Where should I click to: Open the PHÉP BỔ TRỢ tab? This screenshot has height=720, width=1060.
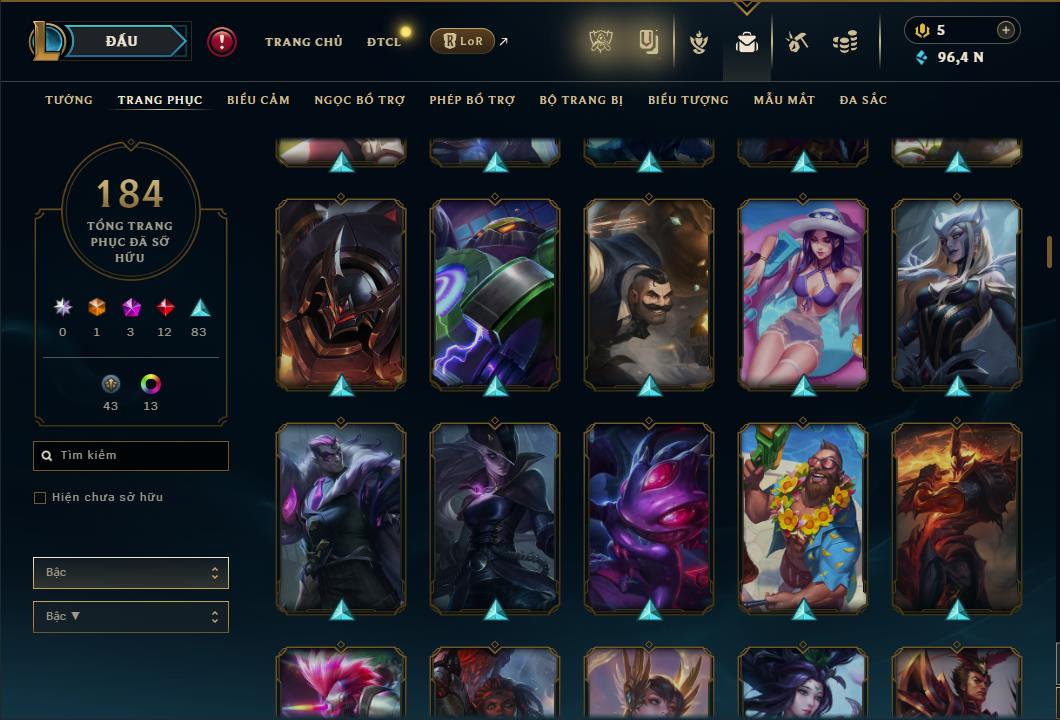point(472,100)
